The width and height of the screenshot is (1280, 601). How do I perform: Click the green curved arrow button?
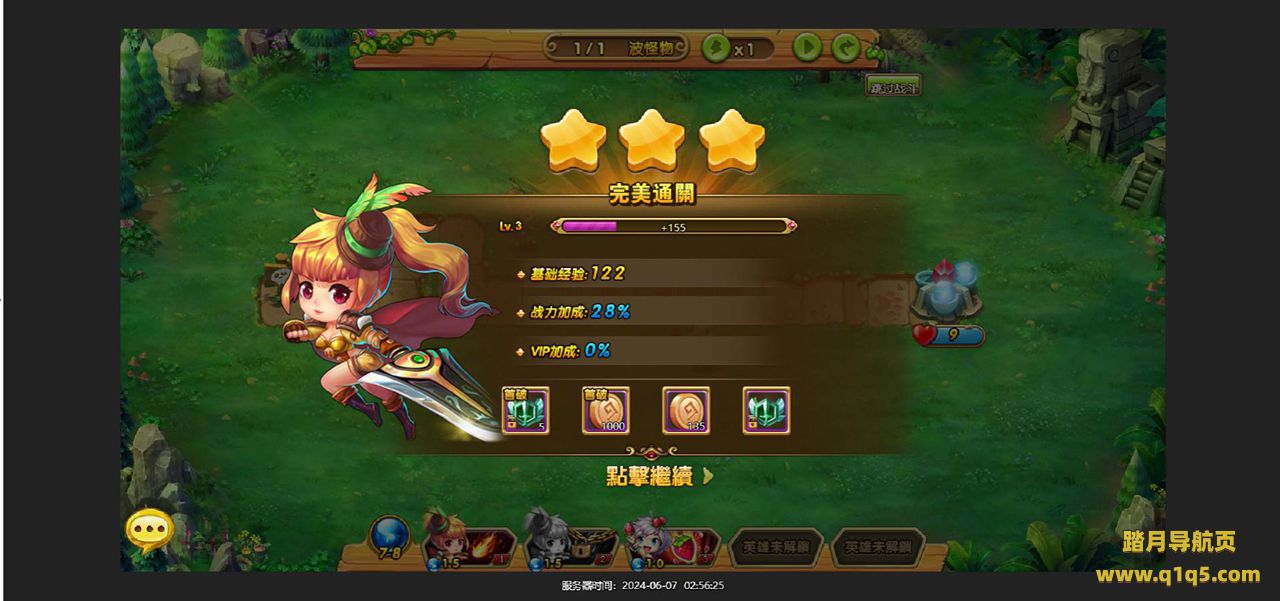point(846,47)
